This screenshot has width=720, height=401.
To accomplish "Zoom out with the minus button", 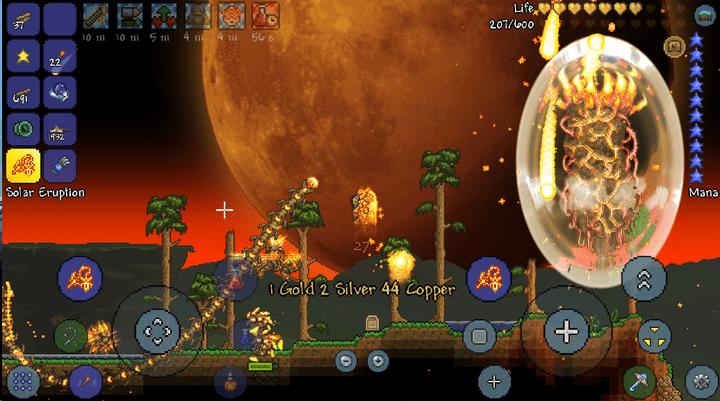I will click(x=346, y=360).
